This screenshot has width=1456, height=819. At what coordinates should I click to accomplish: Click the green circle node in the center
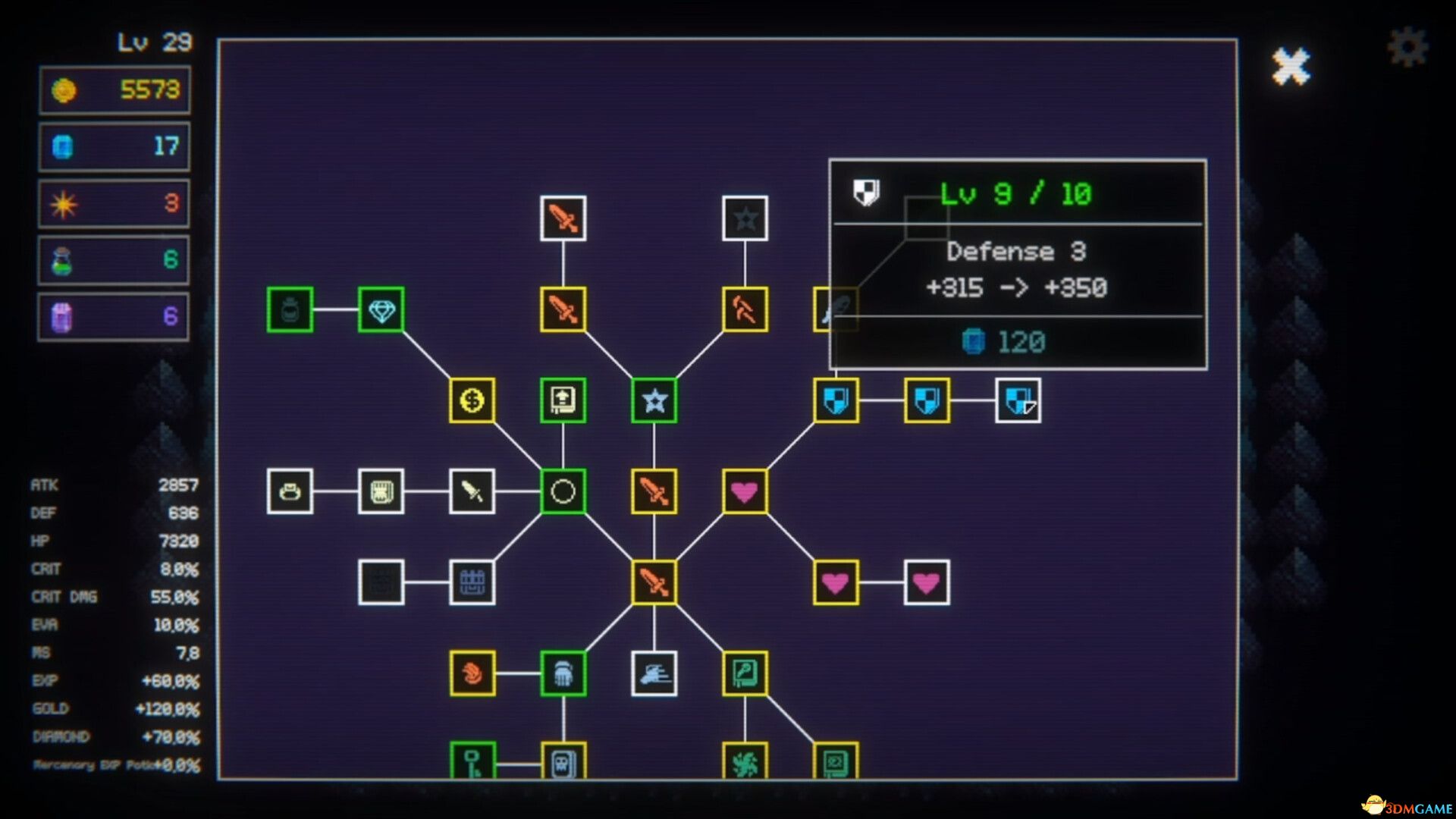pyautogui.click(x=563, y=493)
